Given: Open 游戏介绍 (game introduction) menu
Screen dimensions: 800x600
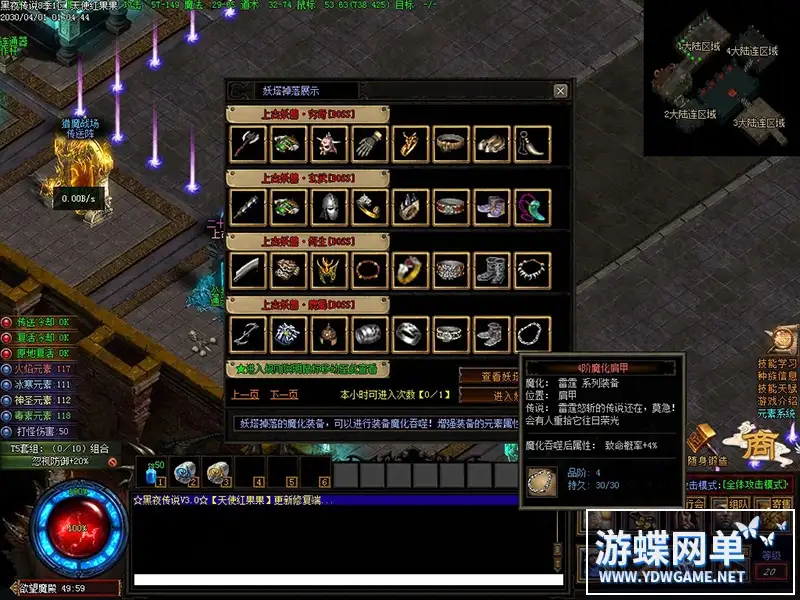Looking at the screenshot, I should coord(777,401).
